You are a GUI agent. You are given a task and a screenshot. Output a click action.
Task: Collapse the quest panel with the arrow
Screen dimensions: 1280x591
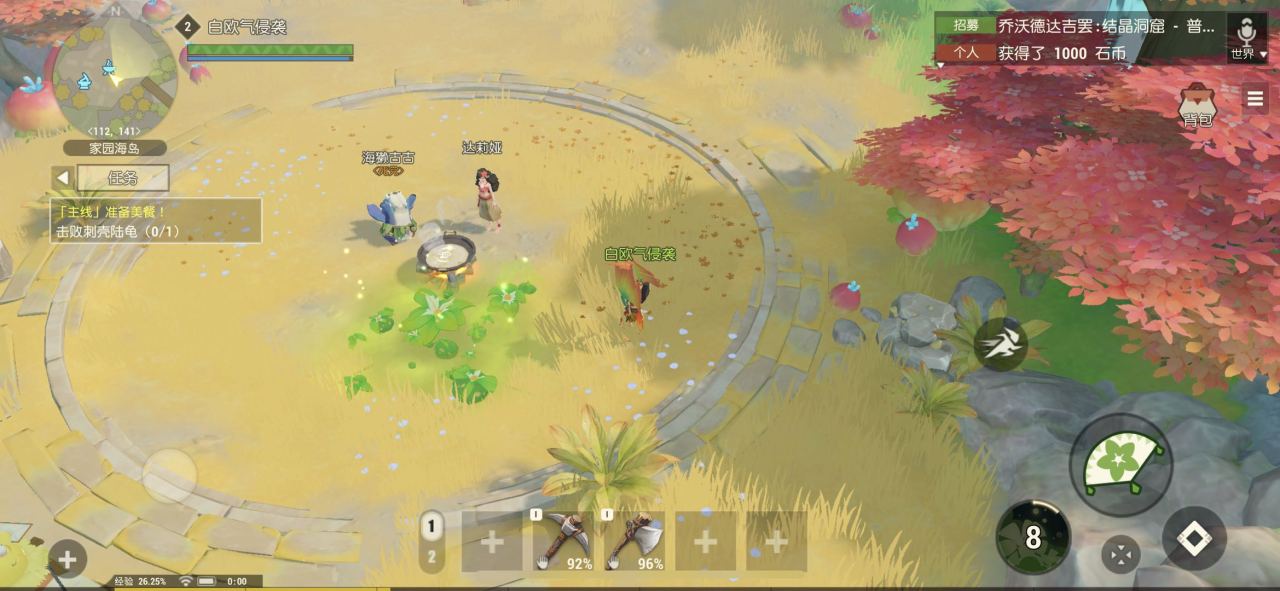point(63,178)
